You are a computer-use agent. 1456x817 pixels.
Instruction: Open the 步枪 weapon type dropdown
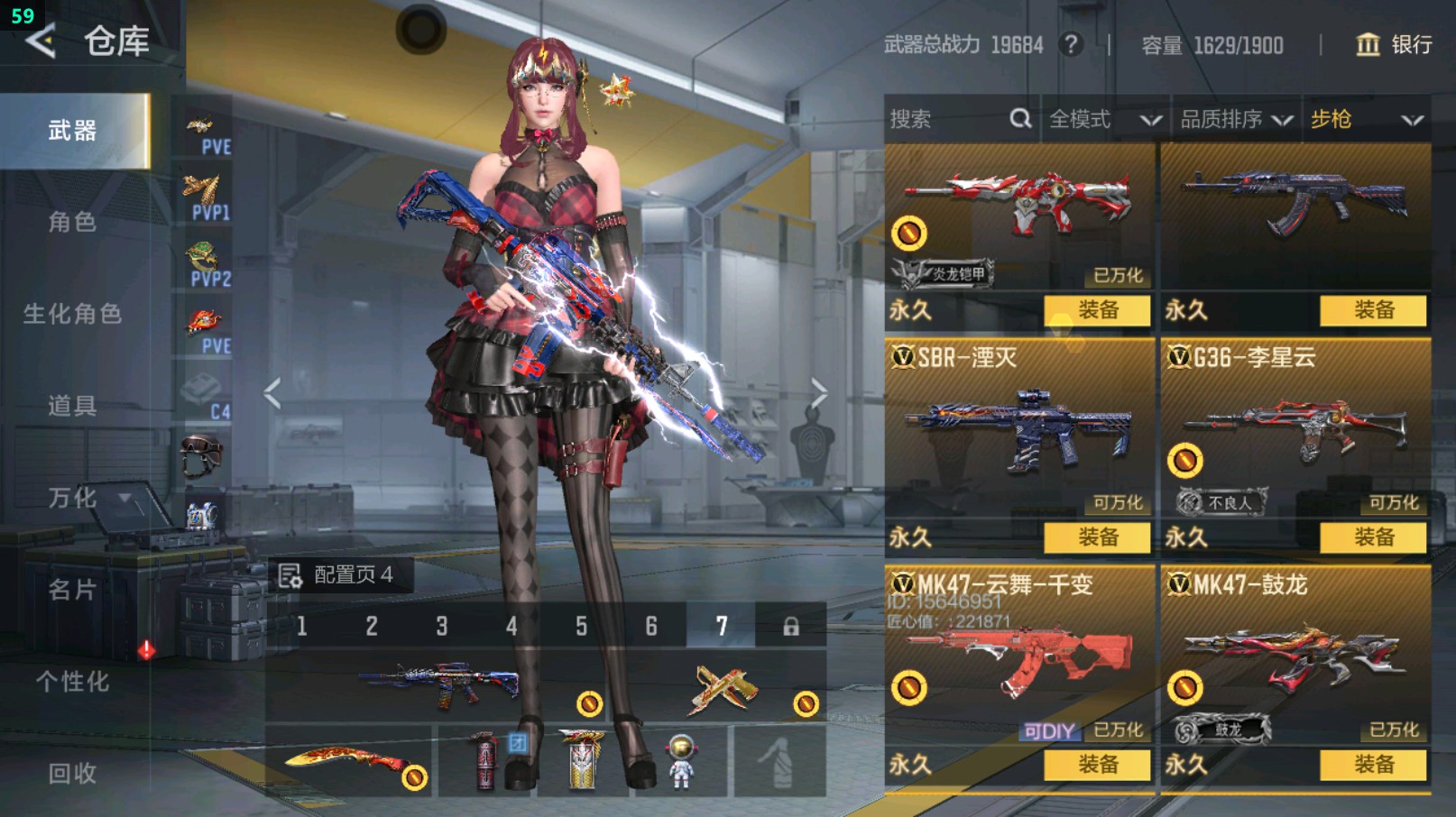pos(1366,119)
